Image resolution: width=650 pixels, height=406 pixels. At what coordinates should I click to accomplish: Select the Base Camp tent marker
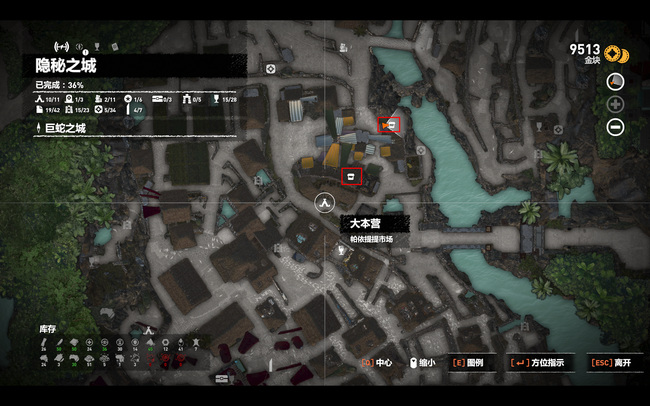(324, 203)
